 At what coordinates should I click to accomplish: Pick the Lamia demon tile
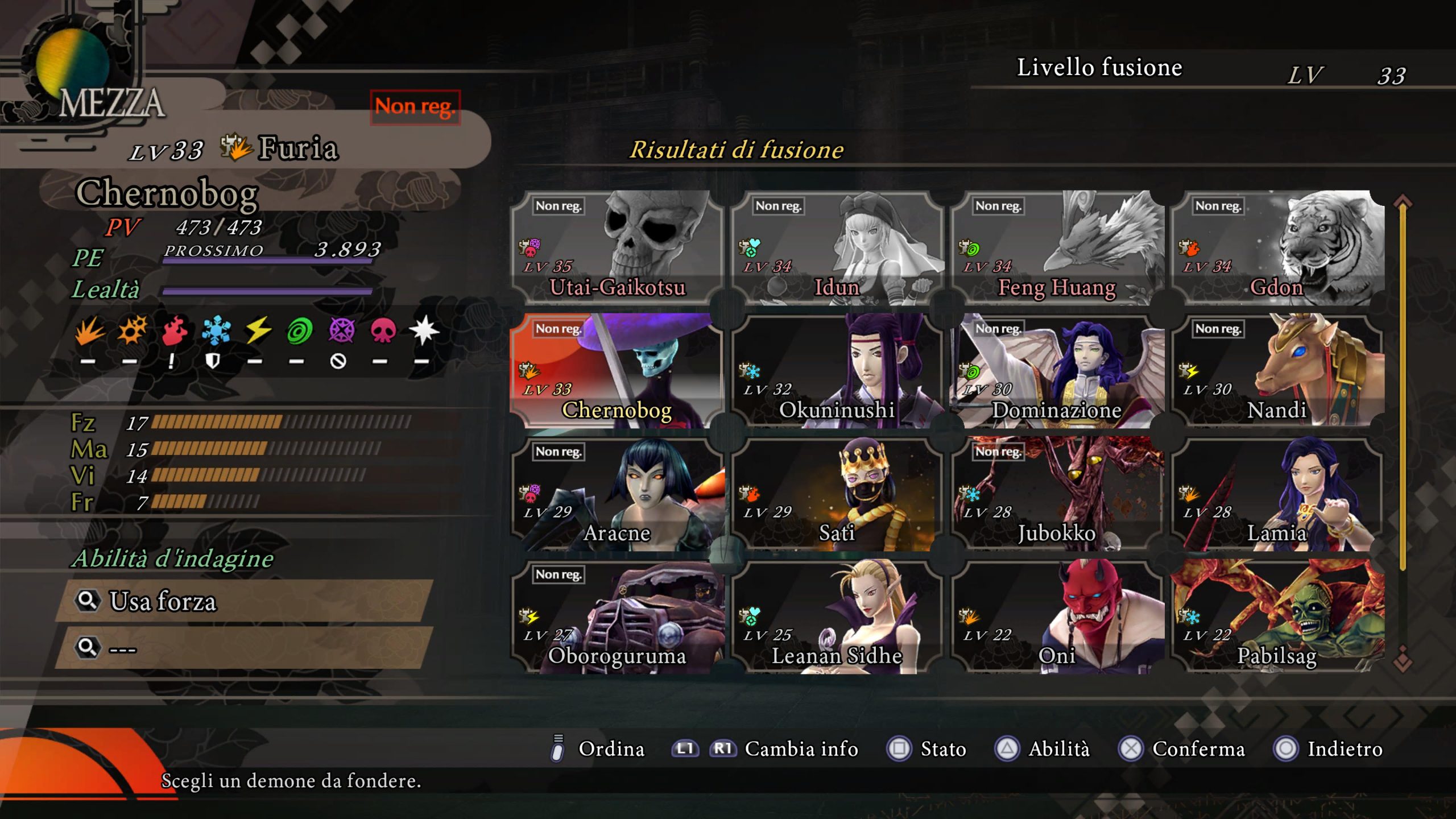pyautogui.click(x=1277, y=494)
